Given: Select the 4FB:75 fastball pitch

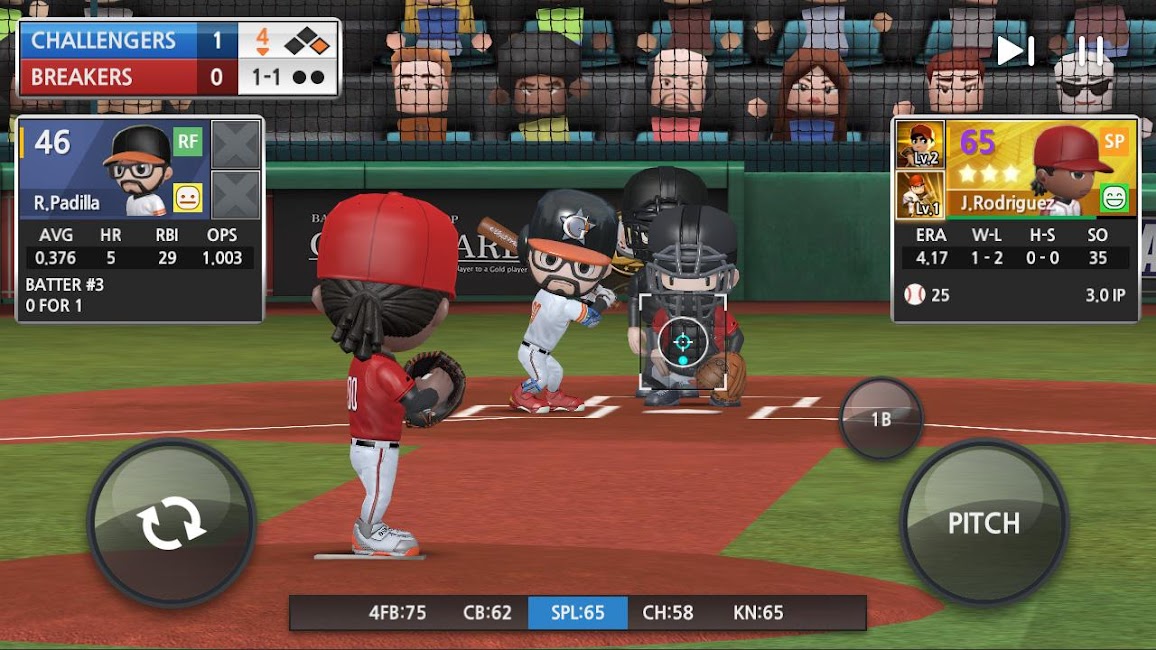Looking at the screenshot, I should pyautogui.click(x=397, y=613).
